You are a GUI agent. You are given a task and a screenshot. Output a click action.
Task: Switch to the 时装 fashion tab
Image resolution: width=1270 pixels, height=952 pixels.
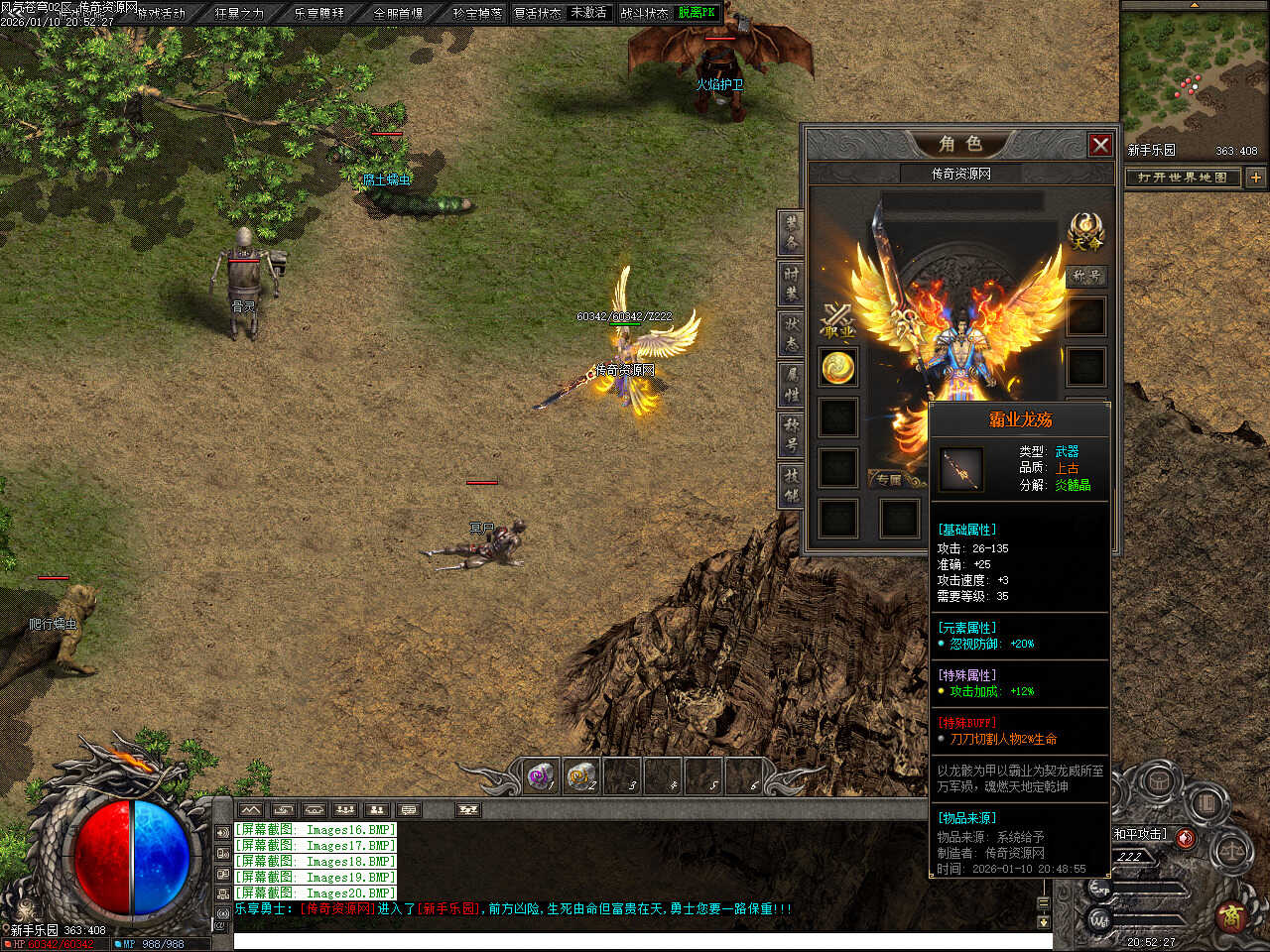(791, 283)
